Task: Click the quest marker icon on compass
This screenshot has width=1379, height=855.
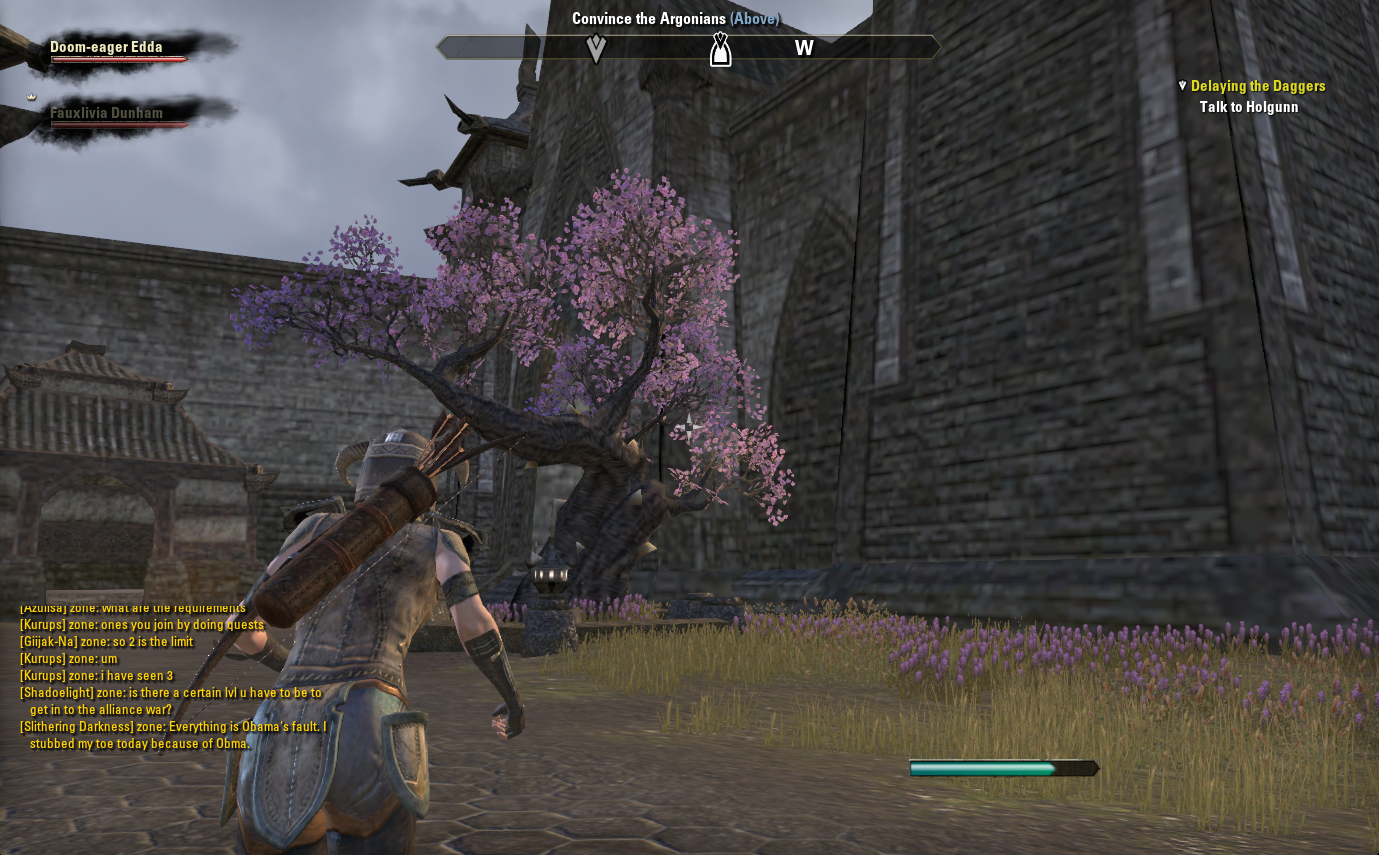Action: [x=719, y=48]
